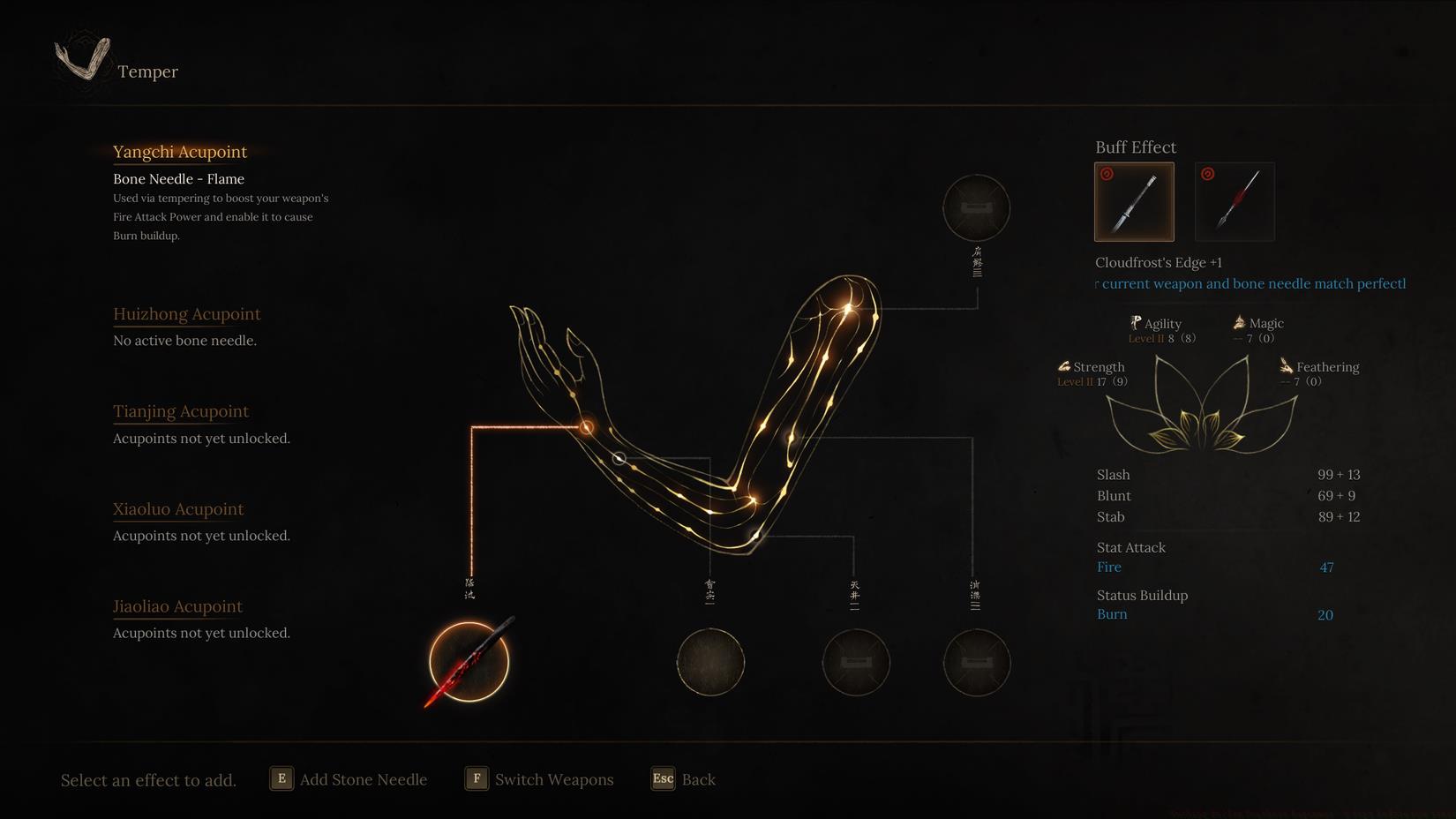Select the red spear weapon thumbnail
This screenshot has width=1456, height=819.
[x=1235, y=202]
